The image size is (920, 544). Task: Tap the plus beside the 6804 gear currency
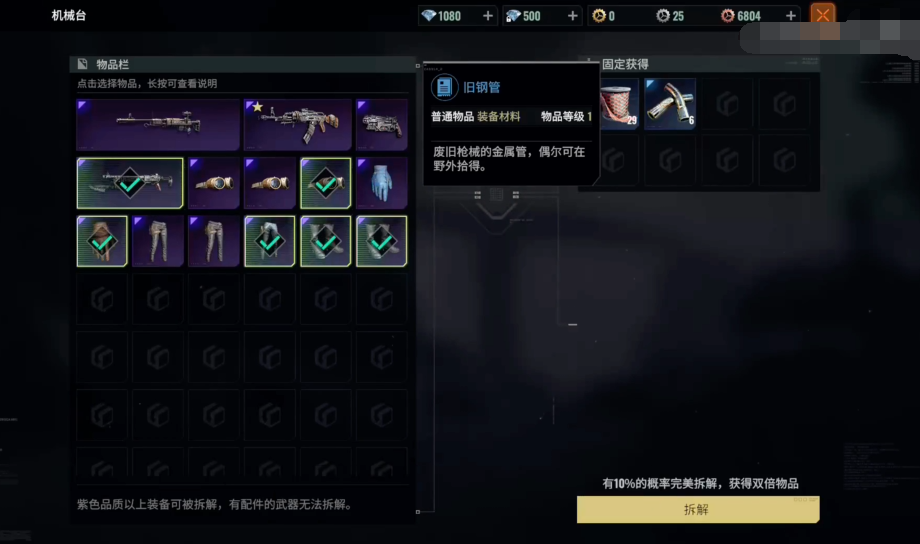pos(791,16)
